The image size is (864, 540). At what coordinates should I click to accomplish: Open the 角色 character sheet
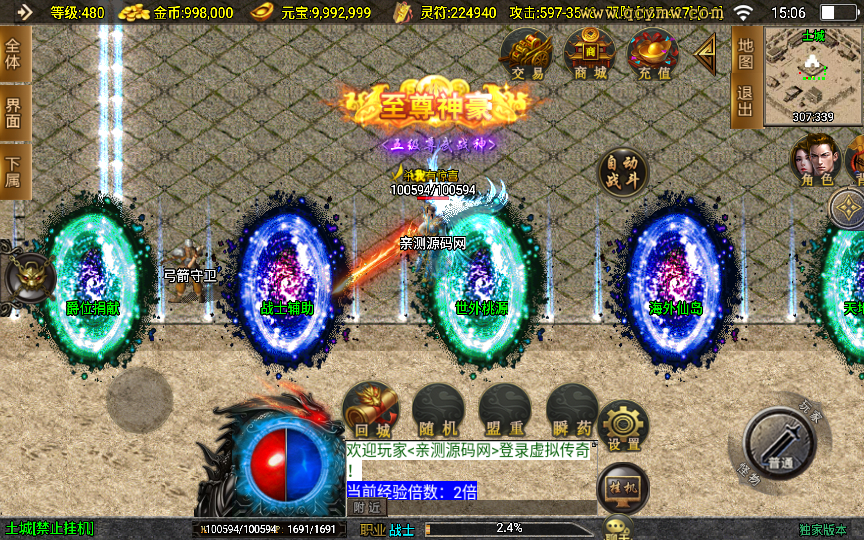(x=813, y=160)
